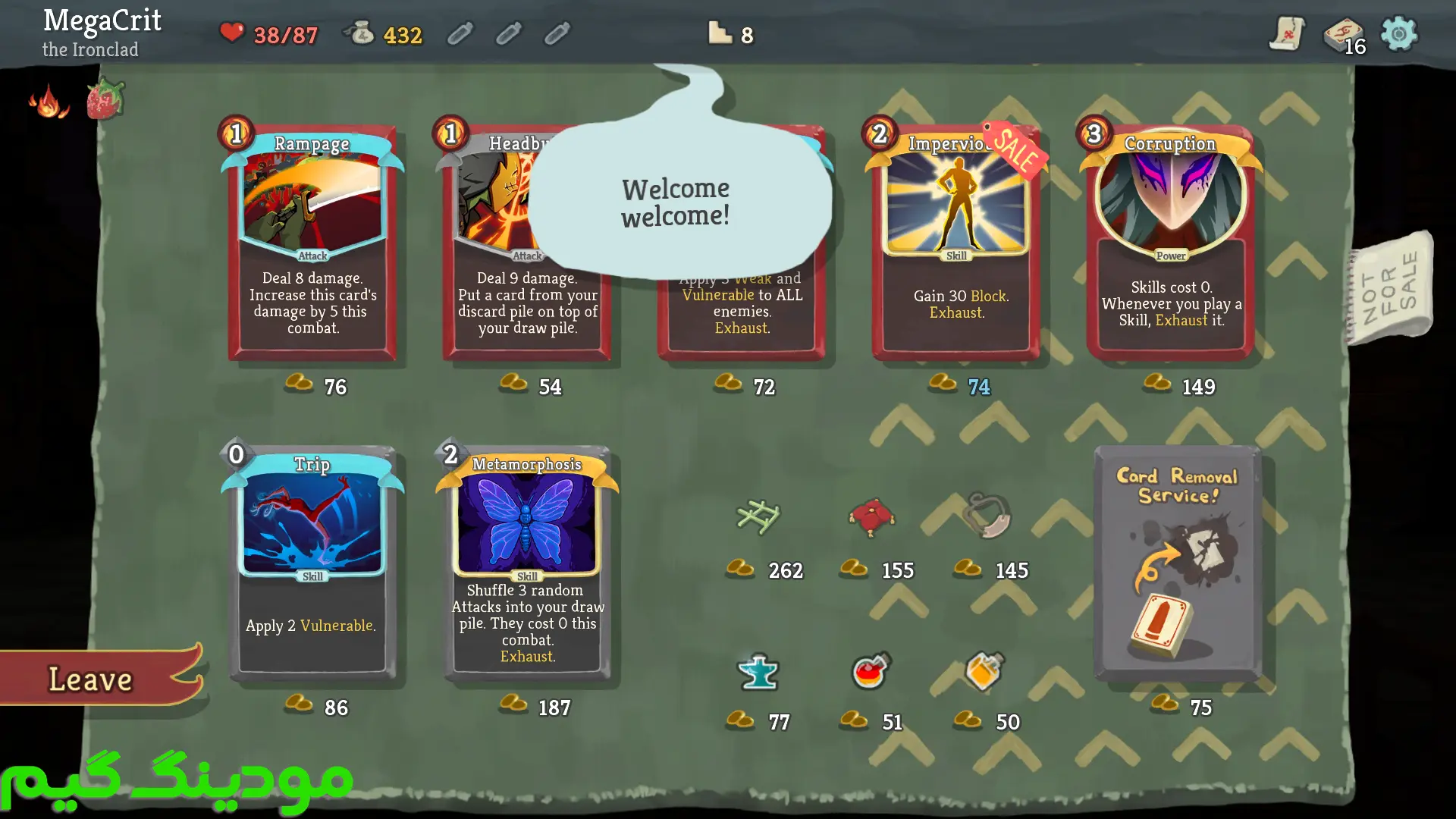This screenshot has height=819, width=1456.
Task: Buy the blue anvil potion for 77
Action: tap(758, 672)
